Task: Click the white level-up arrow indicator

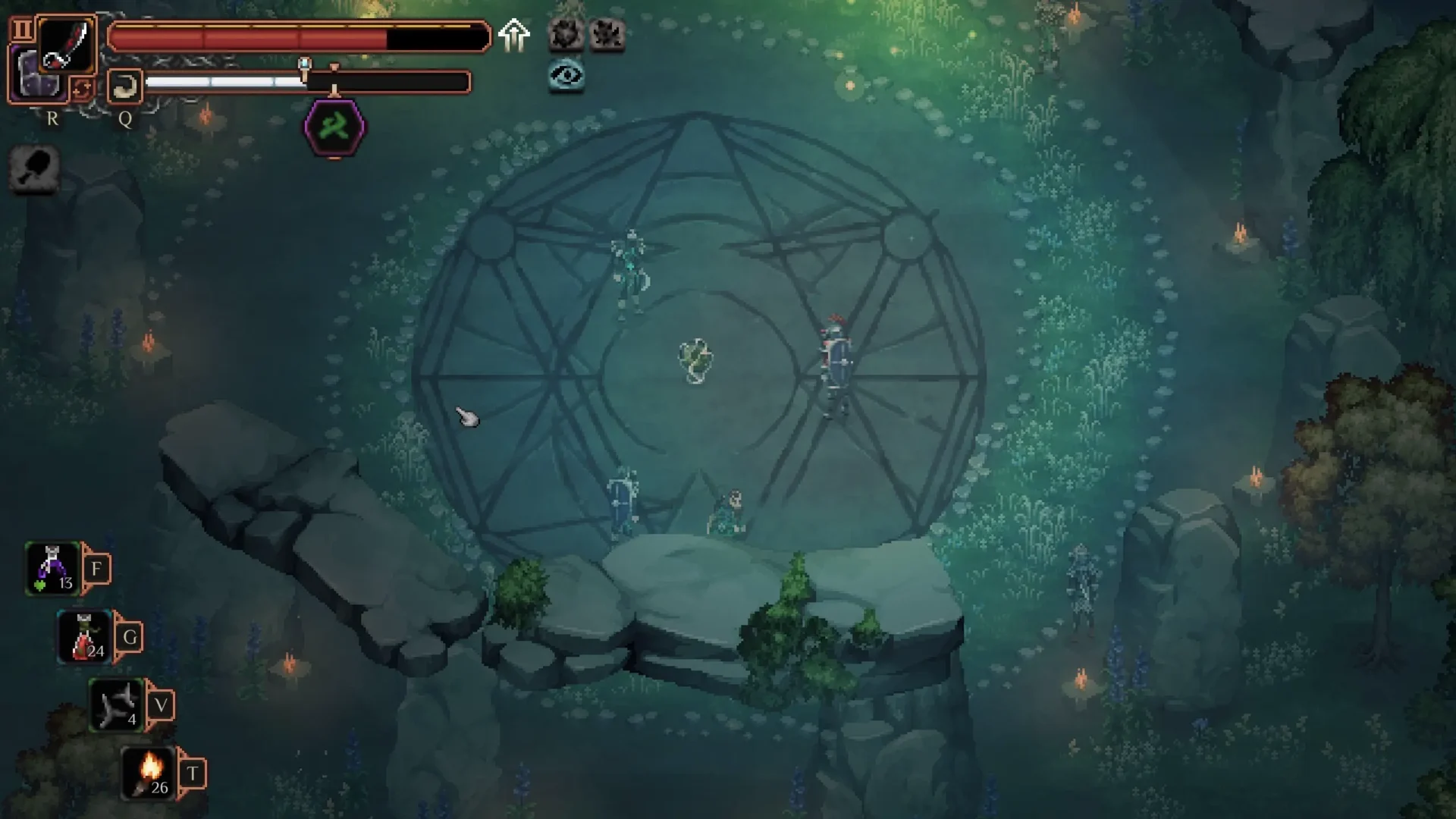Action: 515,34
